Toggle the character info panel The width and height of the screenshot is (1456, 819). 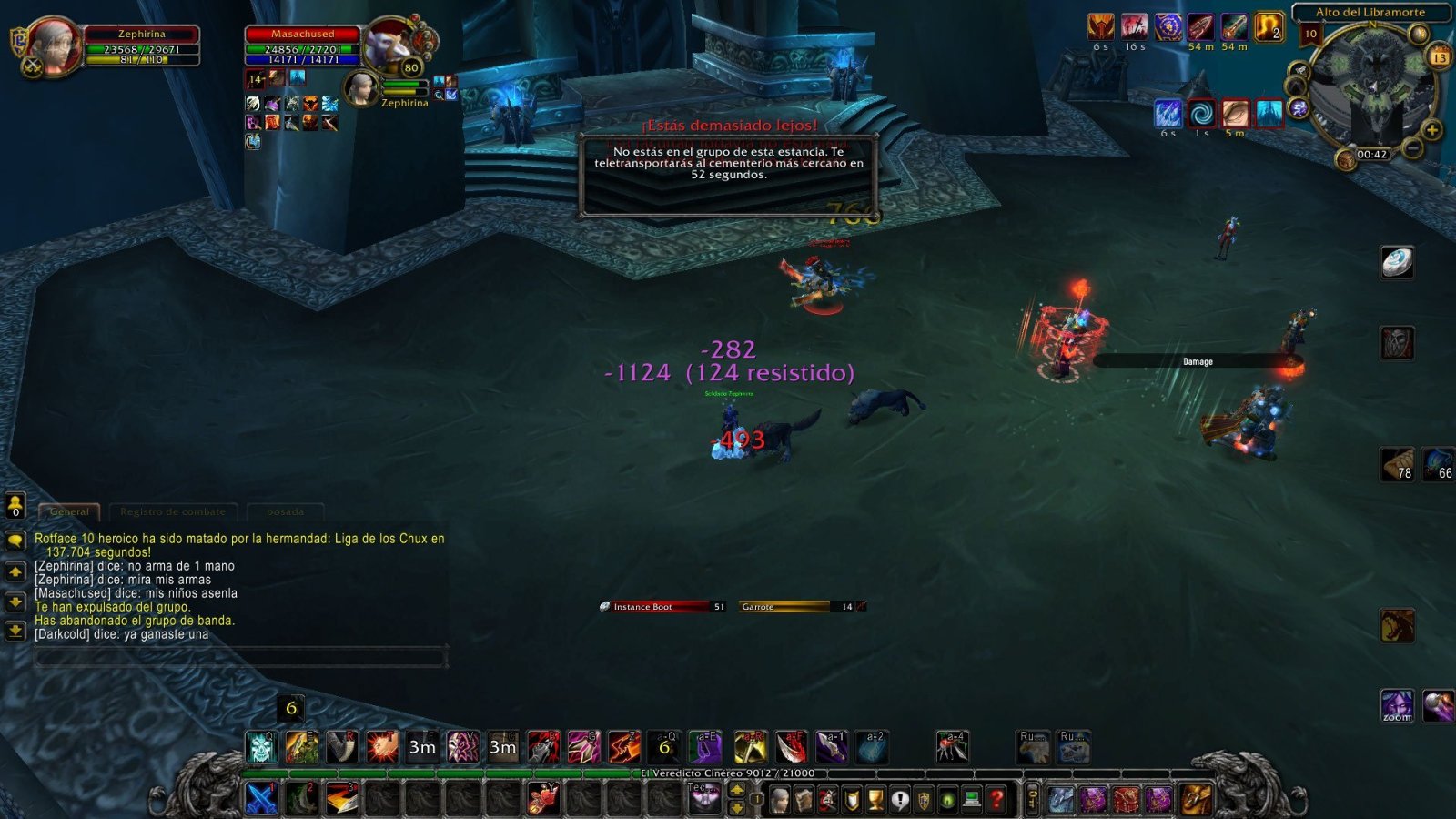click(778, 799)
